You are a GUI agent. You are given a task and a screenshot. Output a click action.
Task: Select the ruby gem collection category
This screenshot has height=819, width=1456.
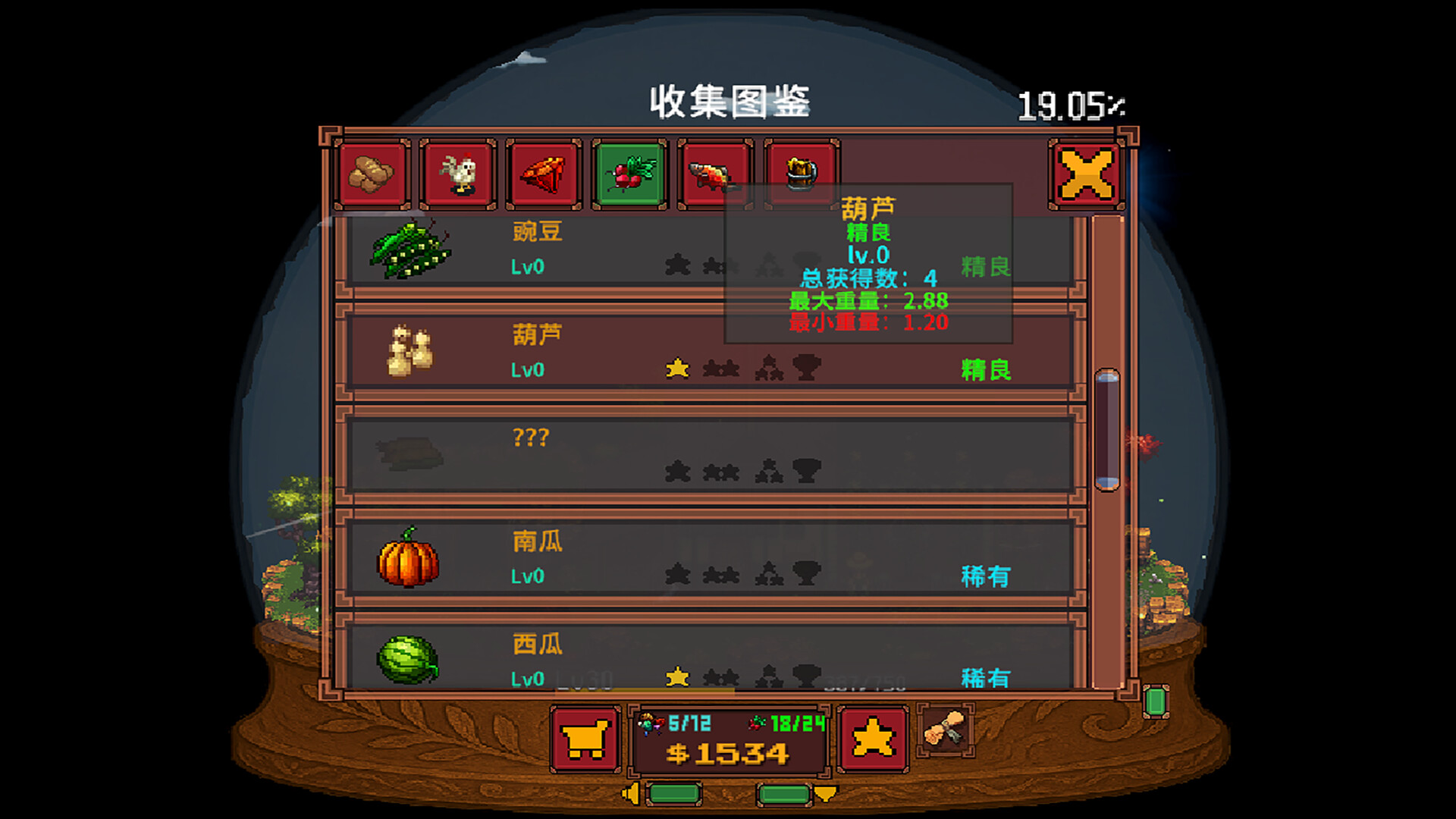542,173
